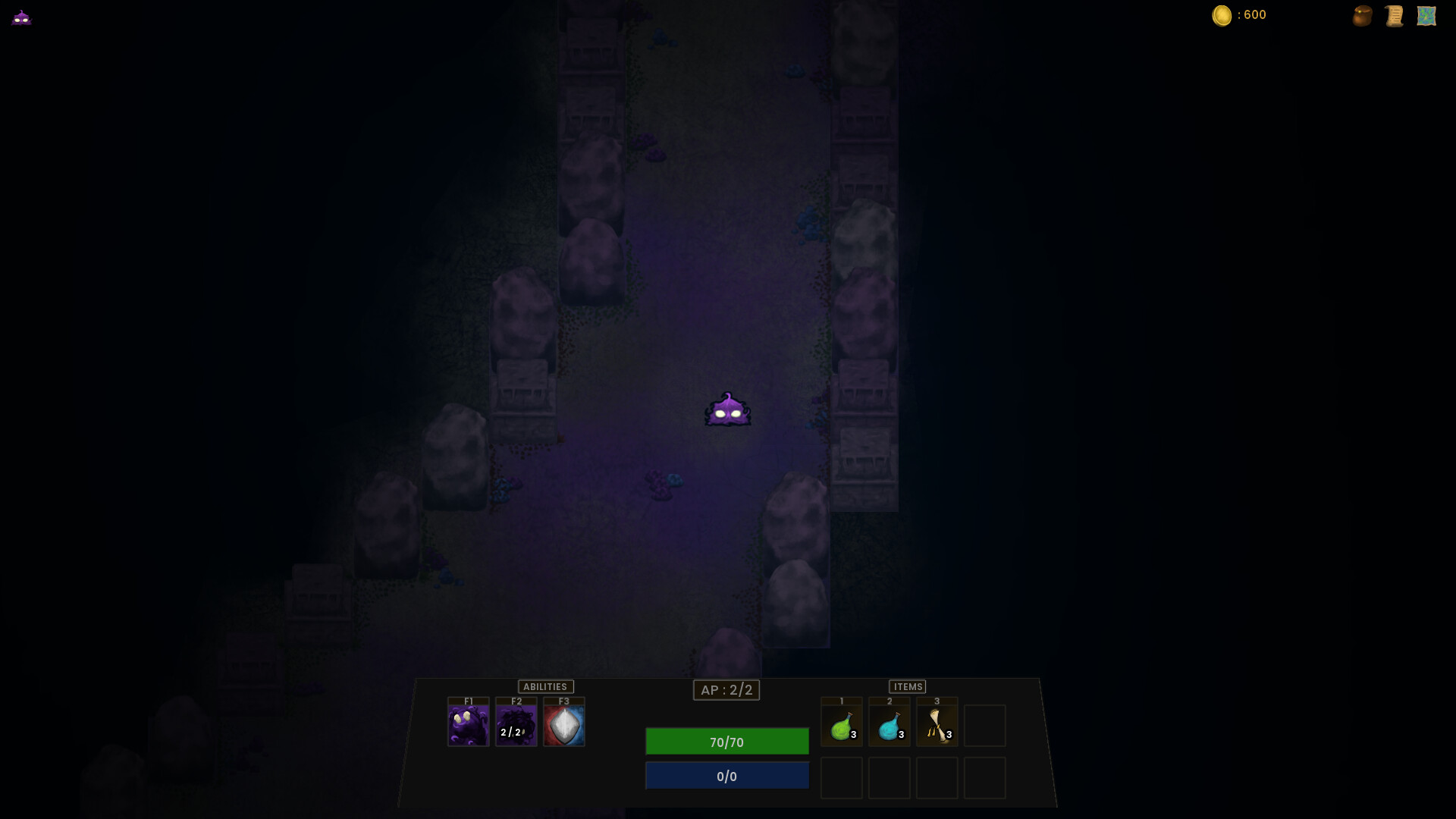Click the AP : 2/2 indicator
Viewport: 1456px width, 819px height.
point(726,690)
